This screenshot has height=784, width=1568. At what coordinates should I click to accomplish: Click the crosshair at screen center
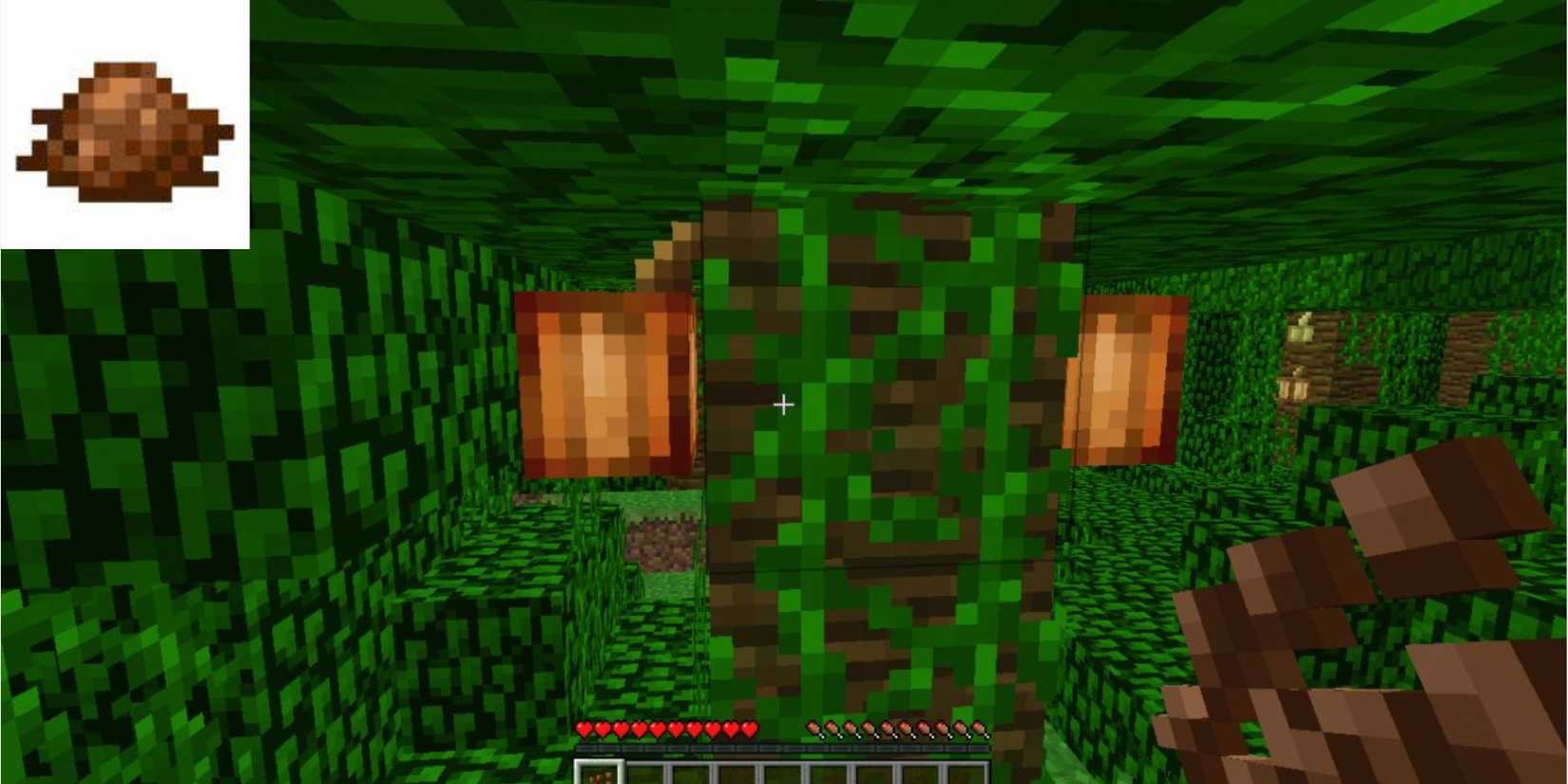pyautogui.click(x=784, y=405)
